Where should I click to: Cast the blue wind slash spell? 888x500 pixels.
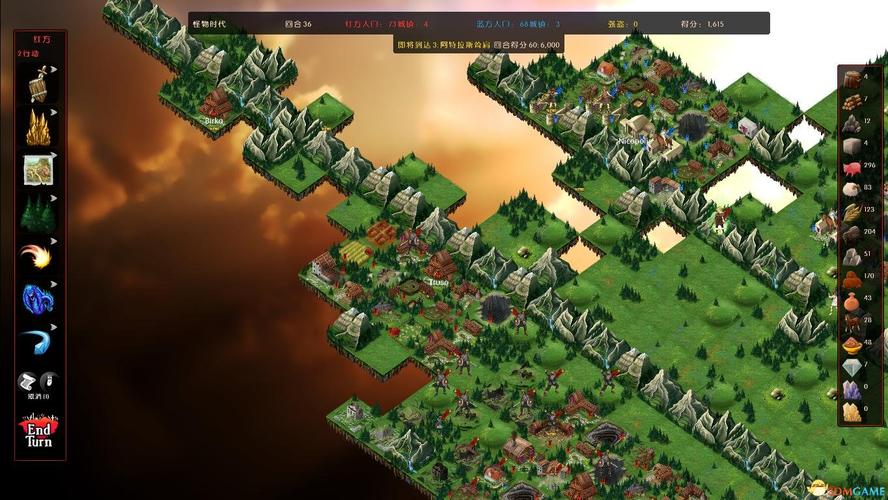tap(39, 341)
